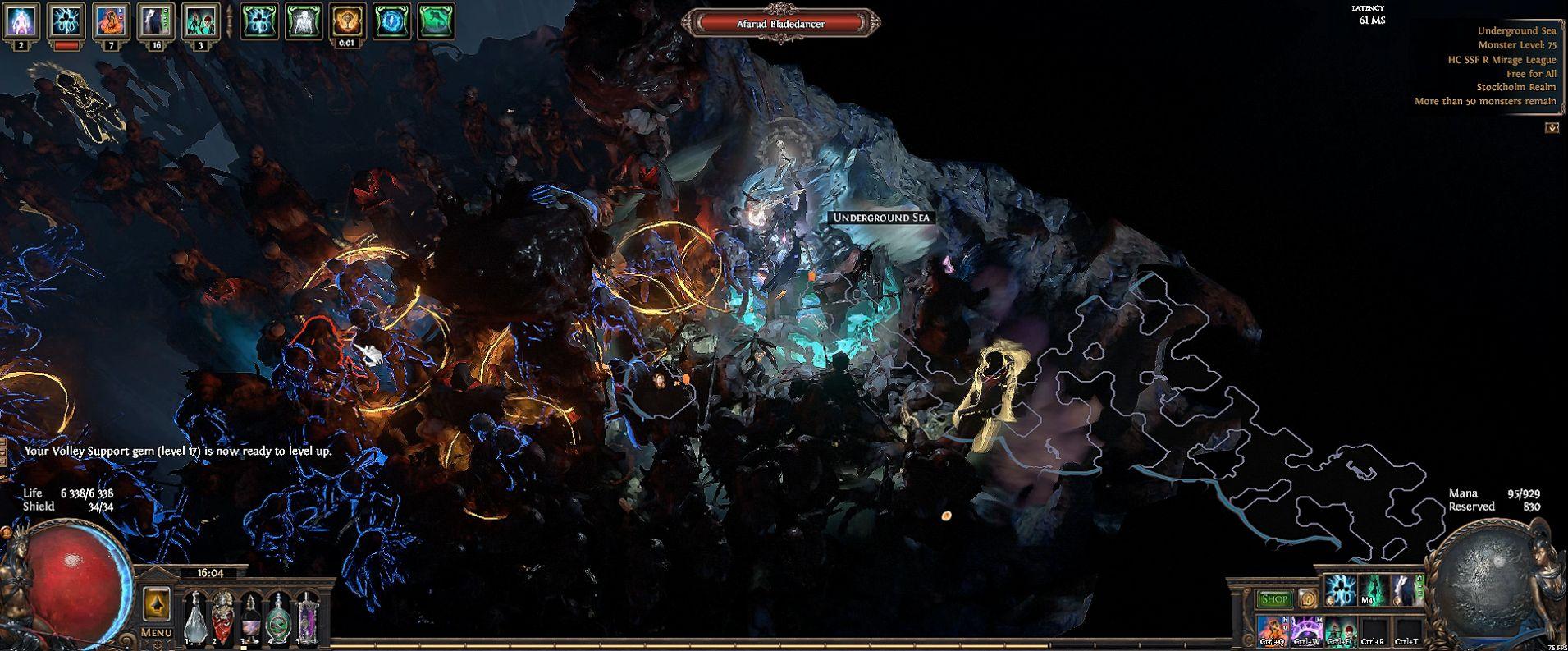The width and height of the screenshot is (1568, 651).
Task: Open the green Shop button
Action: [1274, 599]
